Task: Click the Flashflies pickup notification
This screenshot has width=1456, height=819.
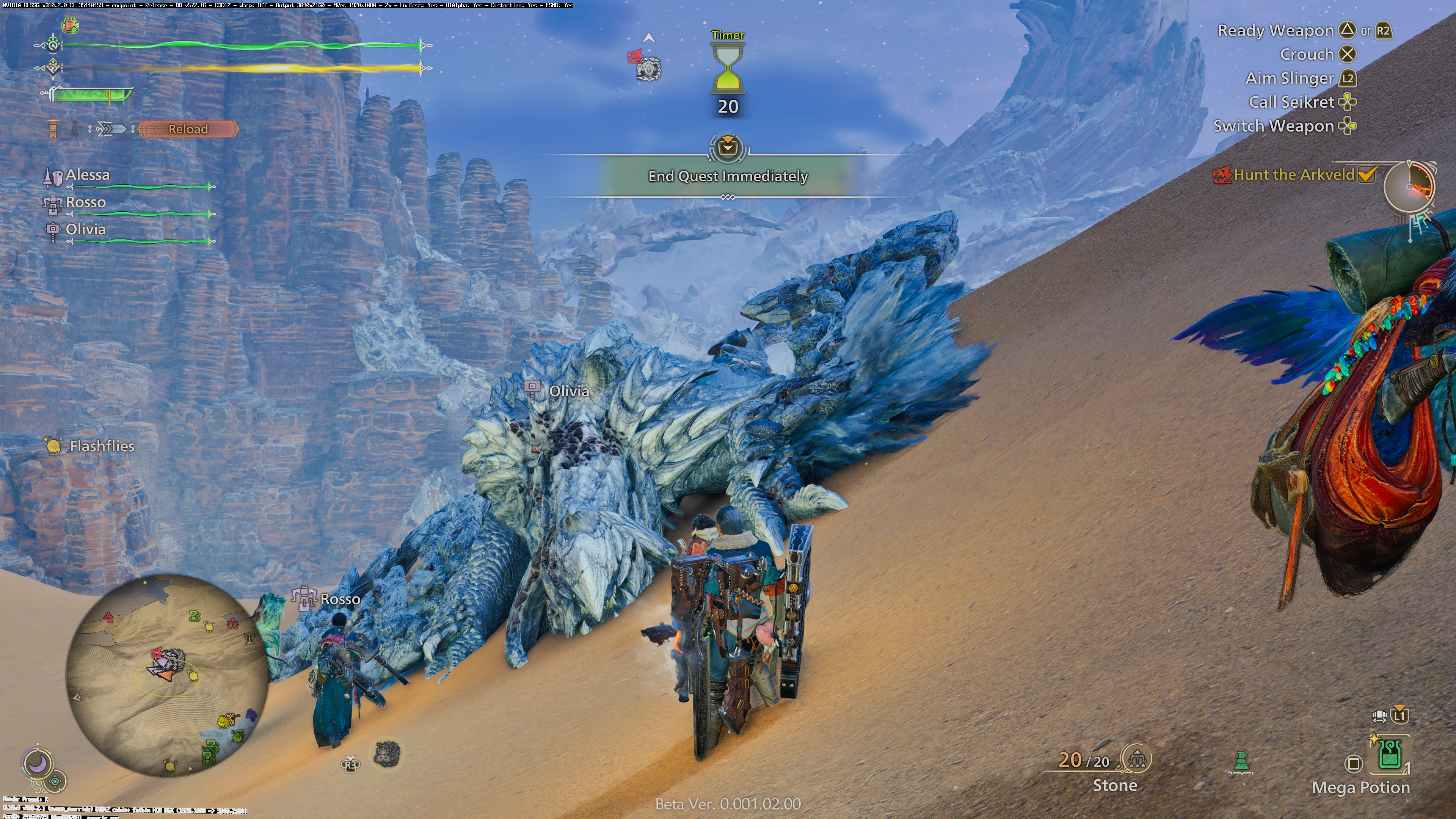Action: (x=101, y=446)
